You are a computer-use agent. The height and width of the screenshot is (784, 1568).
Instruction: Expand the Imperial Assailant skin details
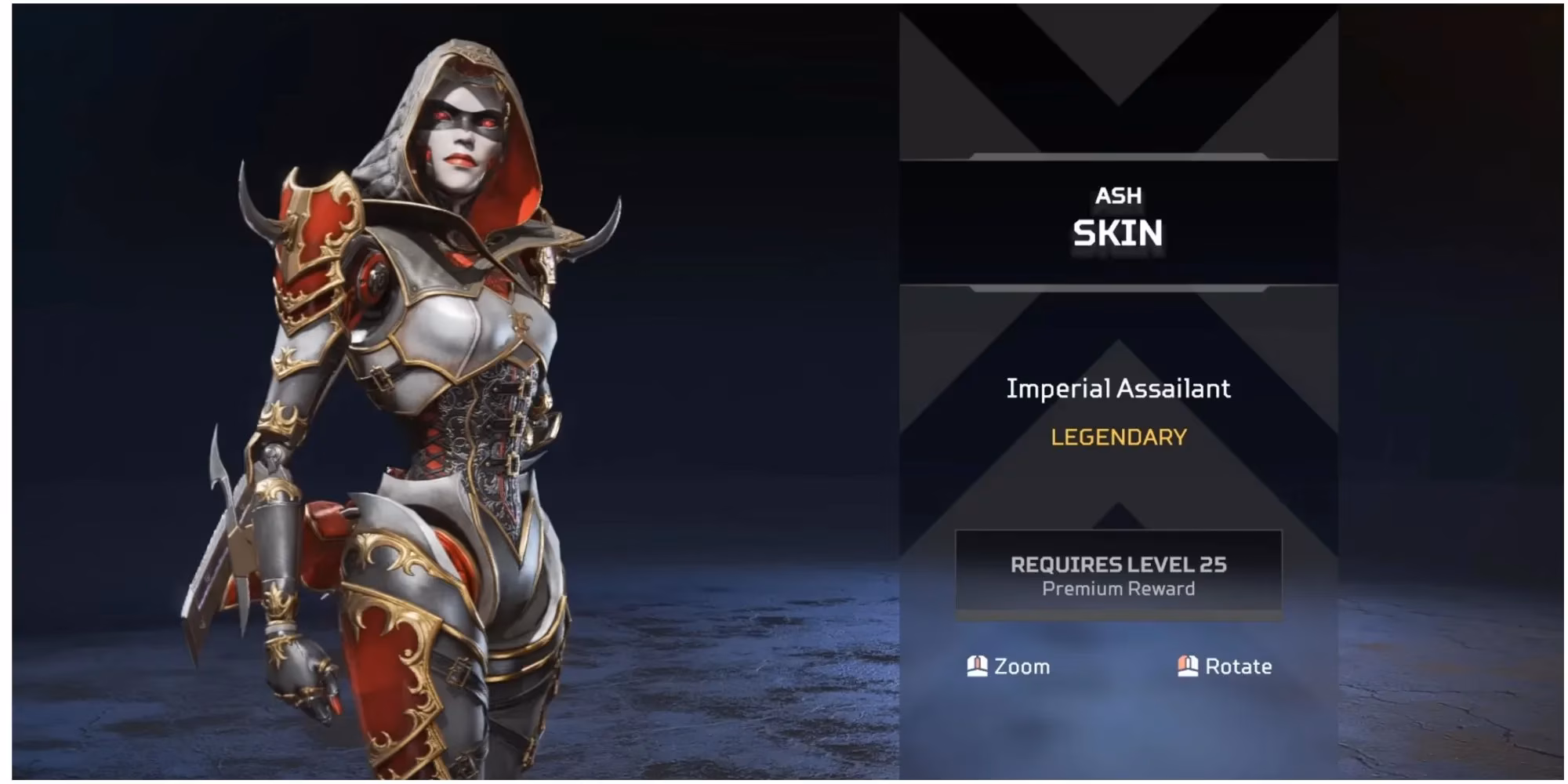coord(1120,389)
